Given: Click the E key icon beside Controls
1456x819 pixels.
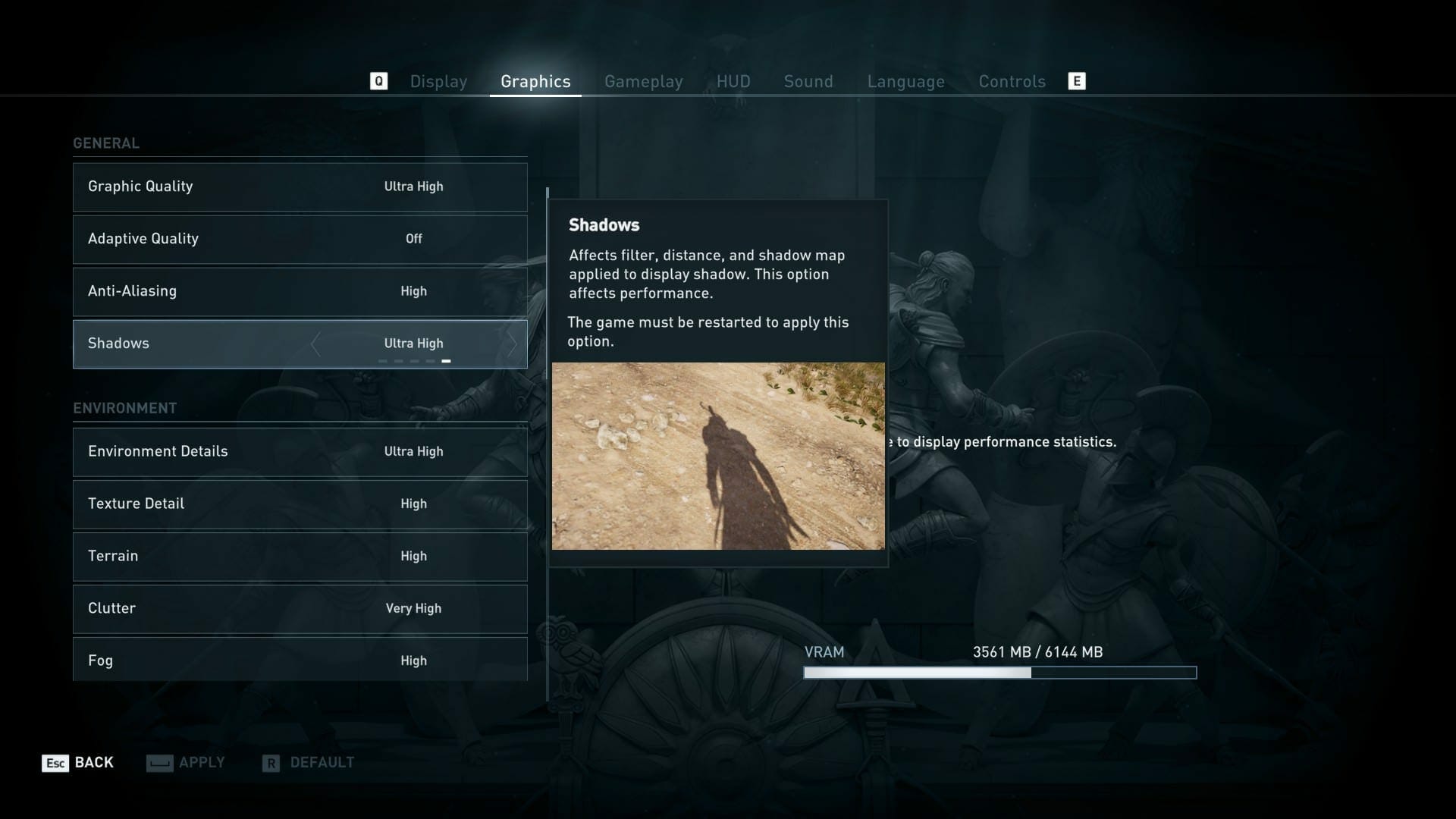Looking at the screenshot, I should pos(1077,80).
